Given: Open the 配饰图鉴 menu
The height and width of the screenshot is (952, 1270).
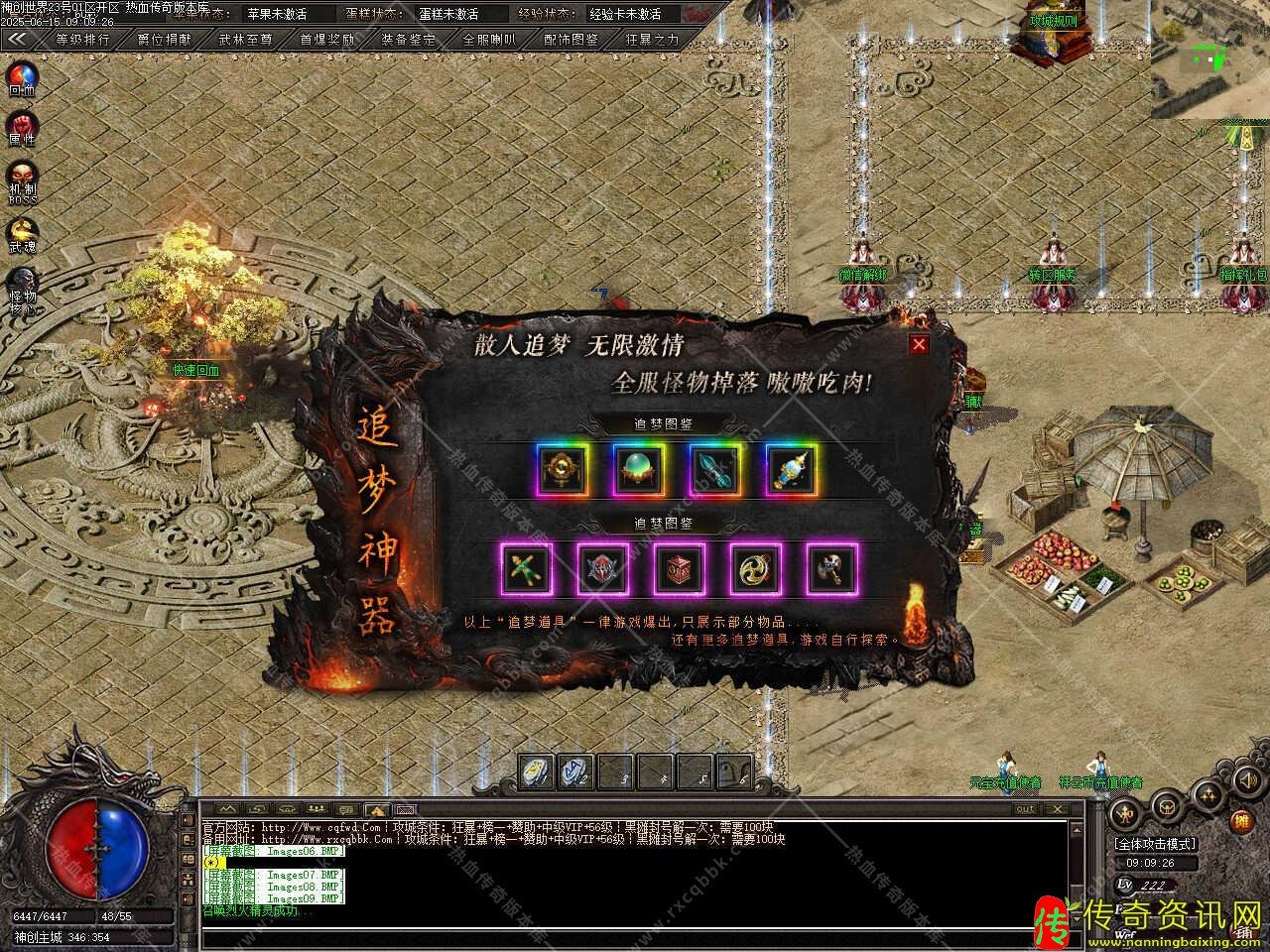Looking at the screenshot, I should point(571,40).
